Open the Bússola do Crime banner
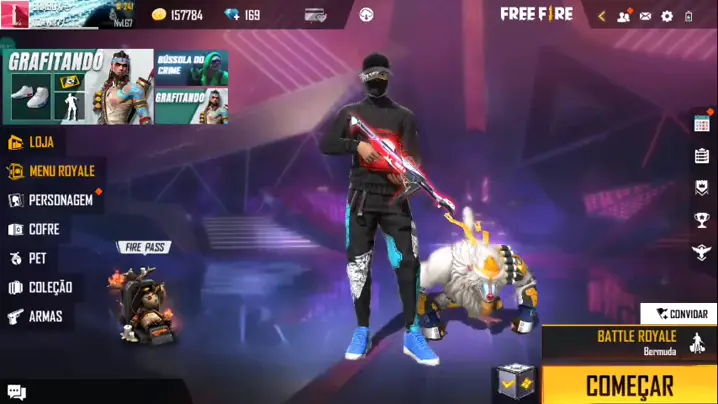This screenshot has height=404, width=718. pos(191,67)
